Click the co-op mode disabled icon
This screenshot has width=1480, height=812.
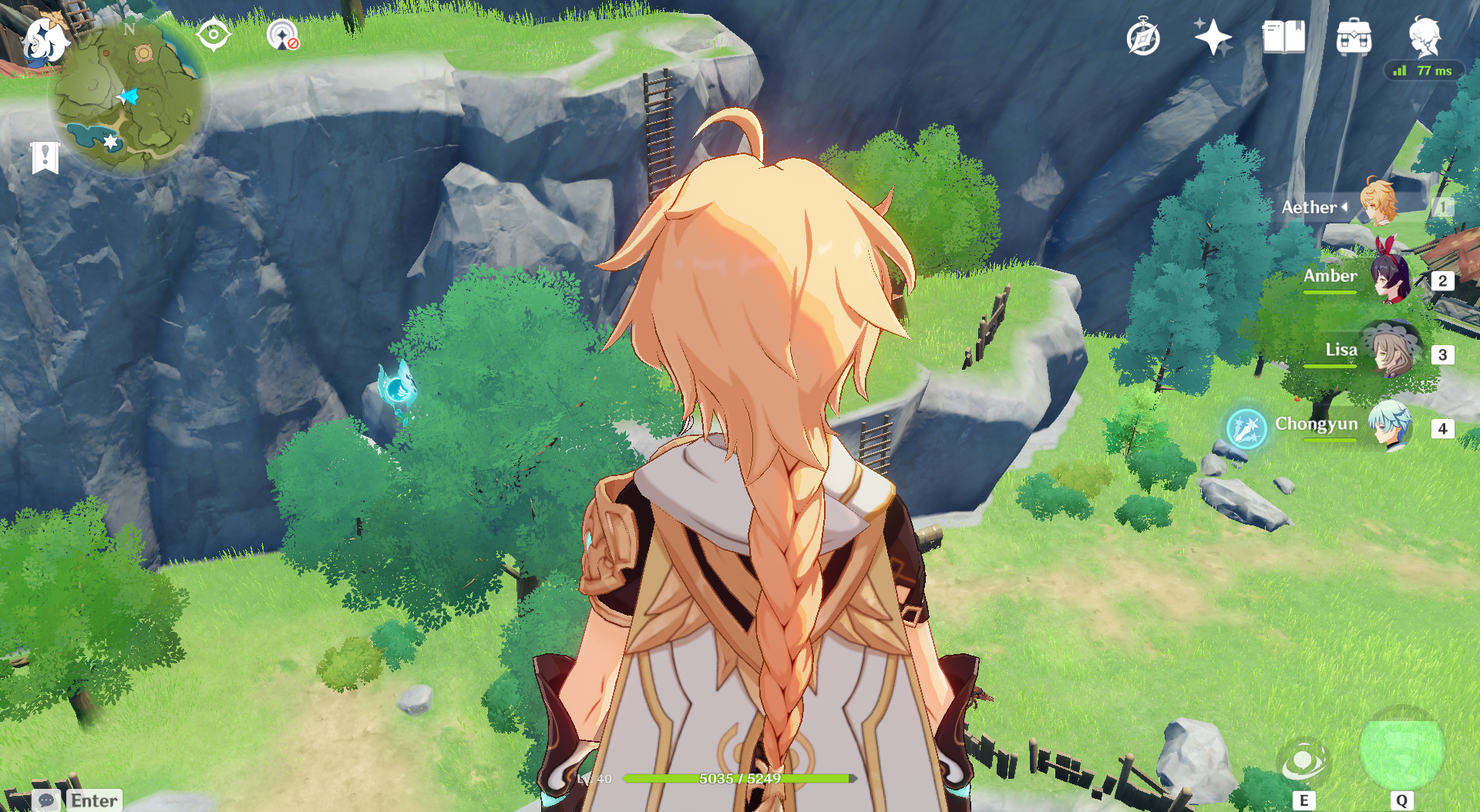pos(283,35)
